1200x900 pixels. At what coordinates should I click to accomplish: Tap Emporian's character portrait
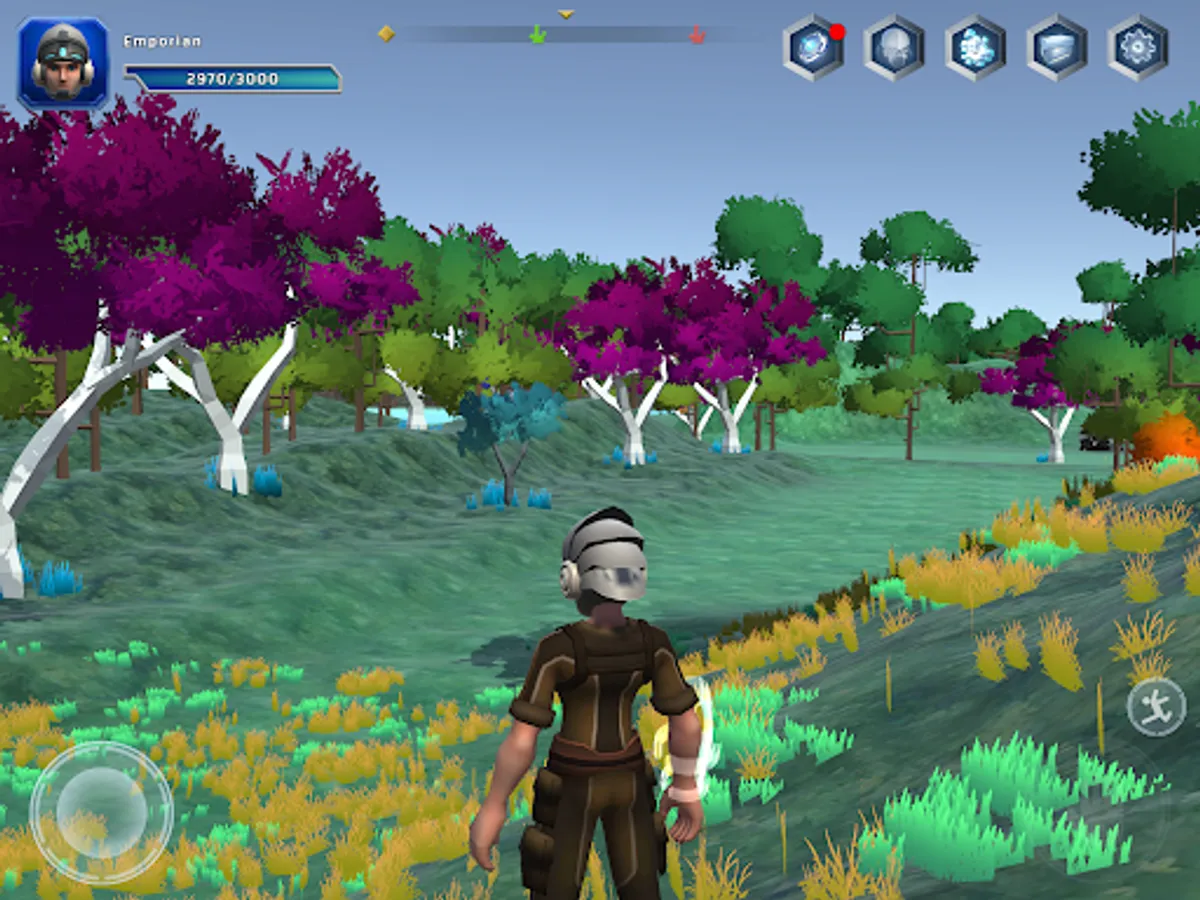click(x=63, y=64)
